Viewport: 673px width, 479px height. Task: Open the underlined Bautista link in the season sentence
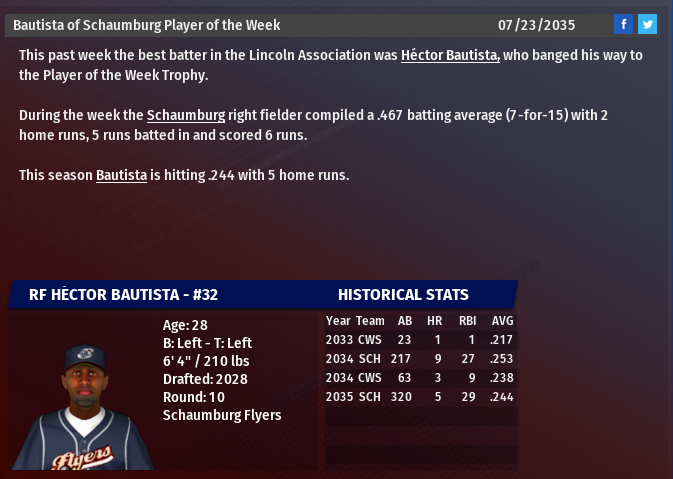121,175
